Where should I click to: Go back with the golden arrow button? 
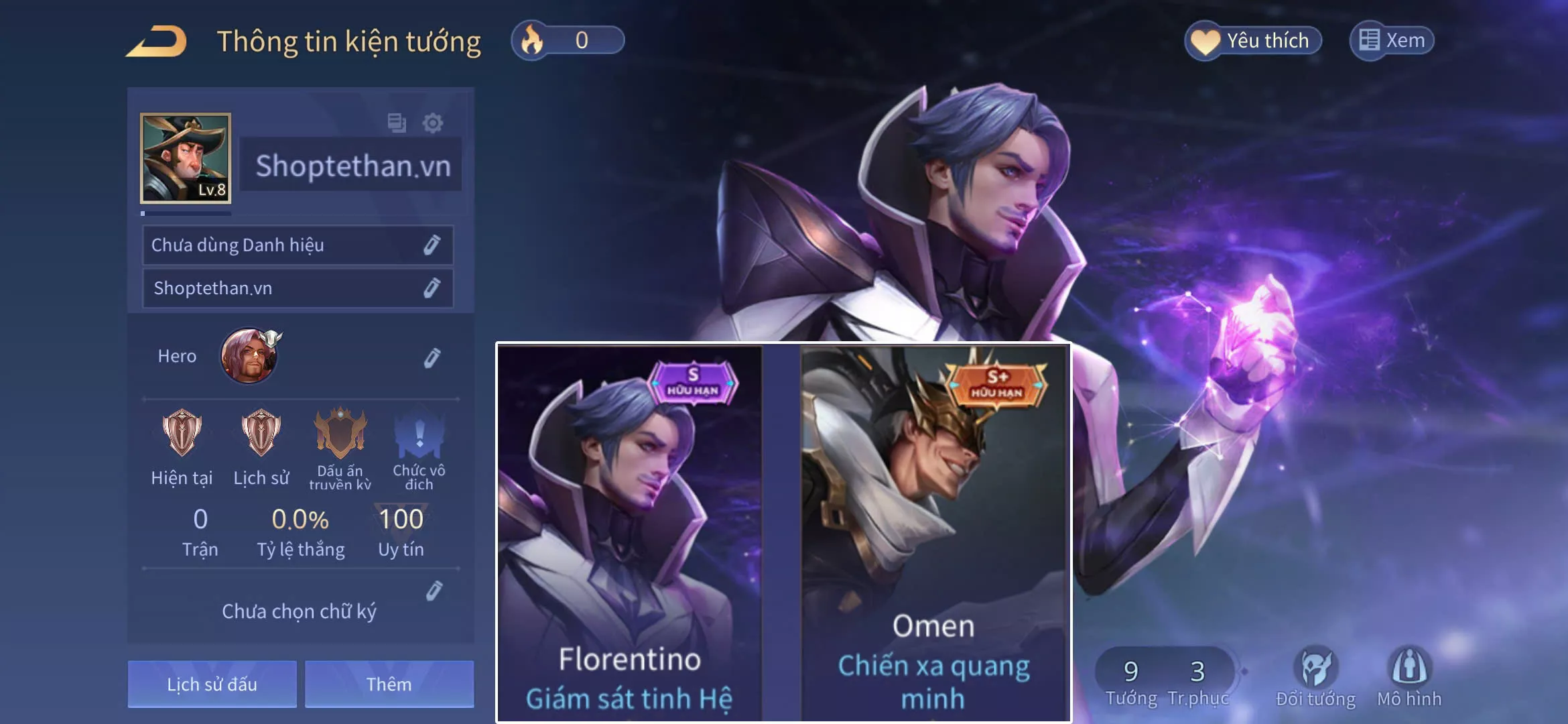pyautogui.click(x=157, y=42)
